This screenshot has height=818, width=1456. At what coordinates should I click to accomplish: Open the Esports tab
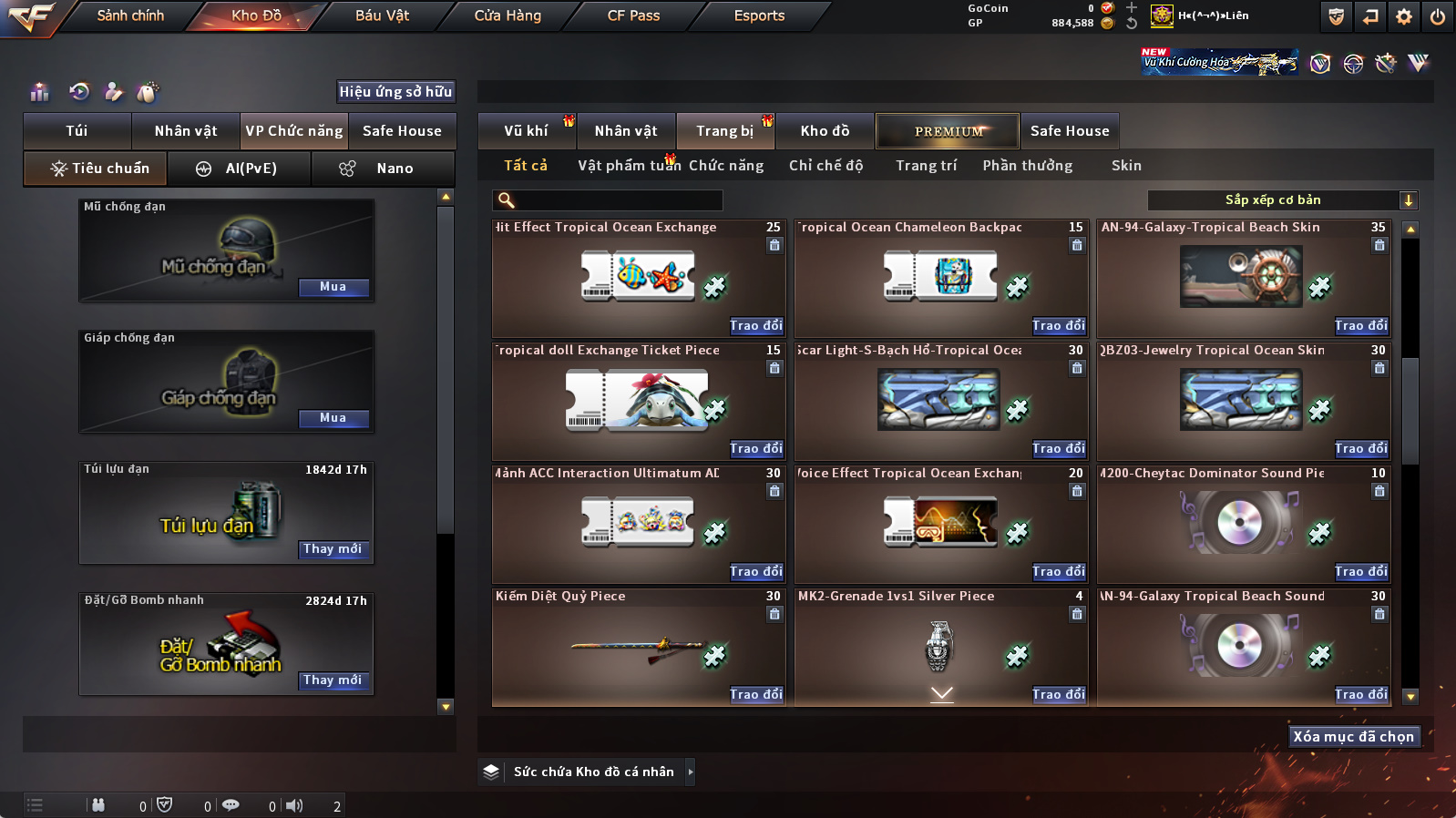759,15
